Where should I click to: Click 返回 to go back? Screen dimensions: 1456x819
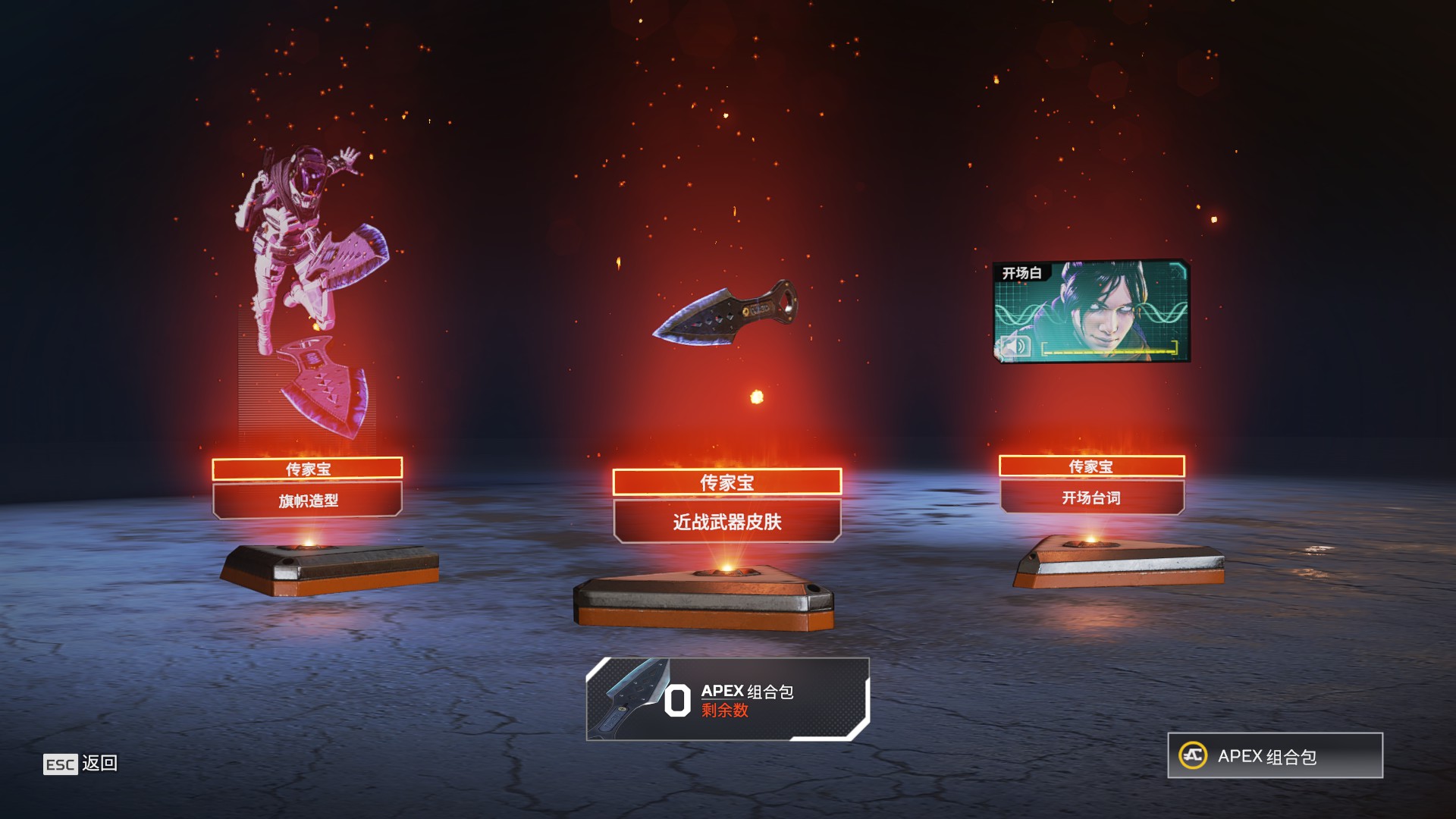pyautogui.click(x=100, y=764)
